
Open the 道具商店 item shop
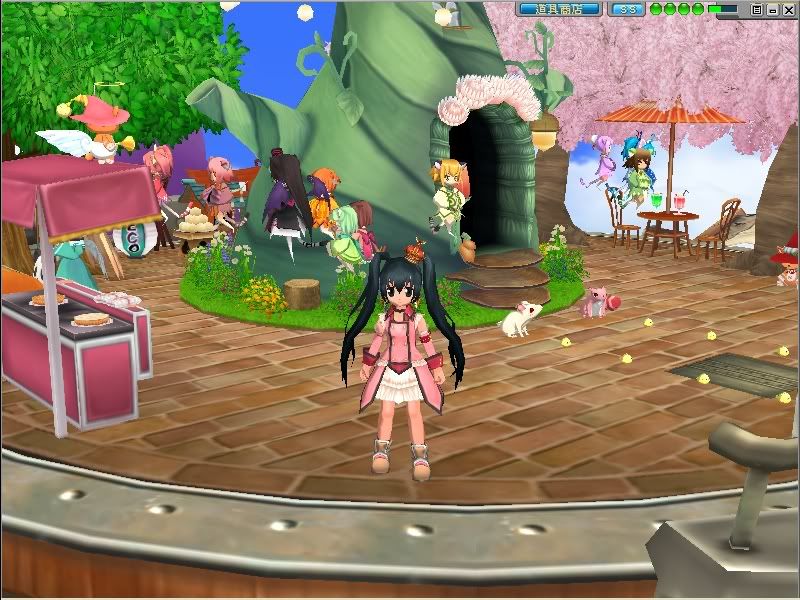click(x=560, y=9)
